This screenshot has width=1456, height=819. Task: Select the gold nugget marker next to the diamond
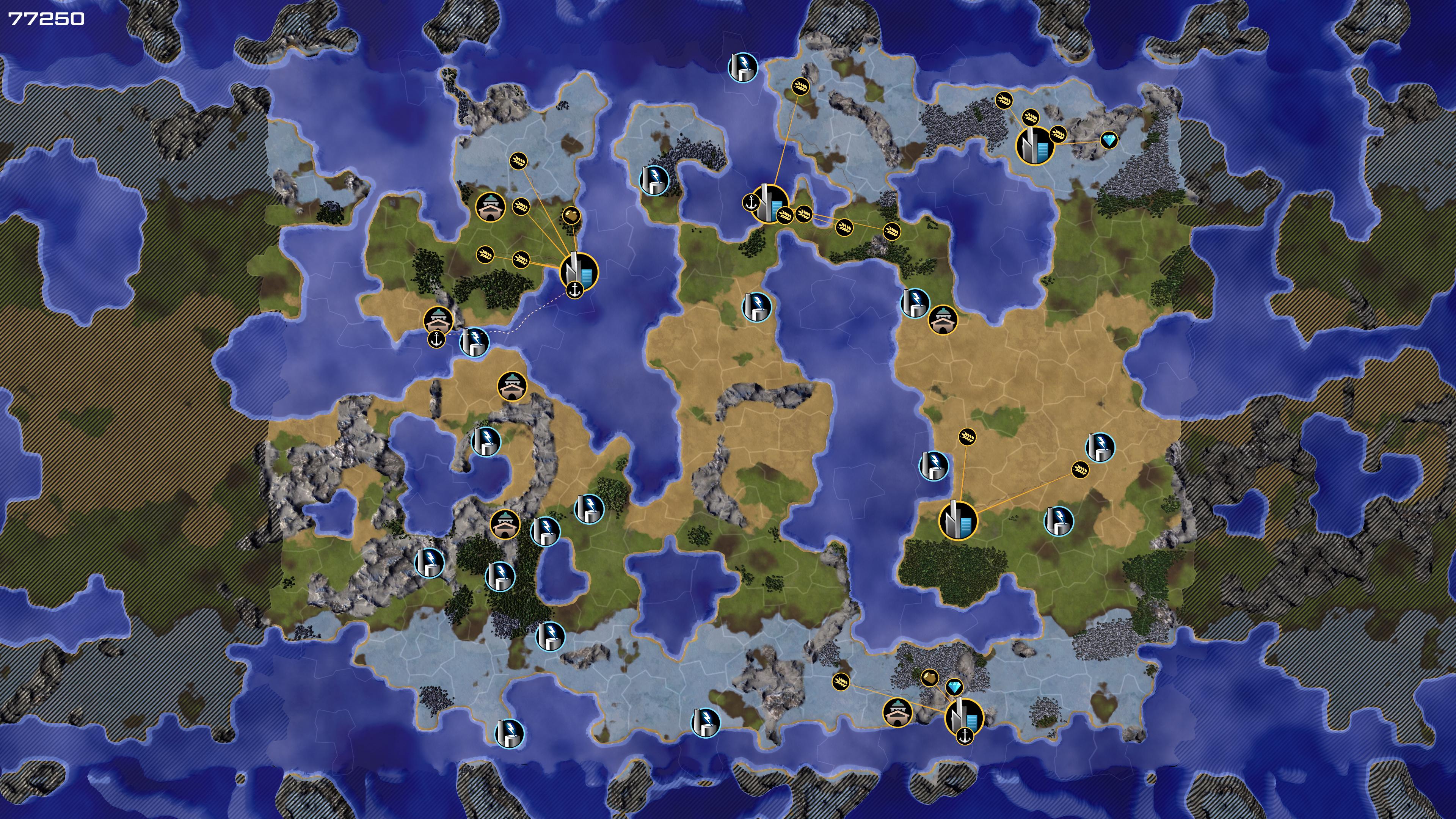(930, 677)
